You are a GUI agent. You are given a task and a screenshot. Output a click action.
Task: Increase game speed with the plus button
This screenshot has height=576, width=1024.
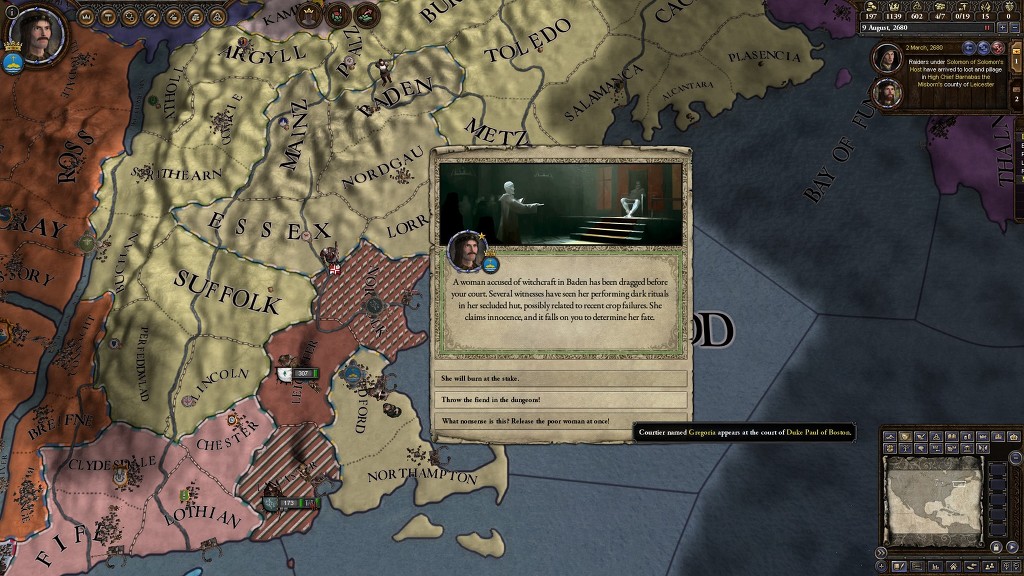[1001, 28]
